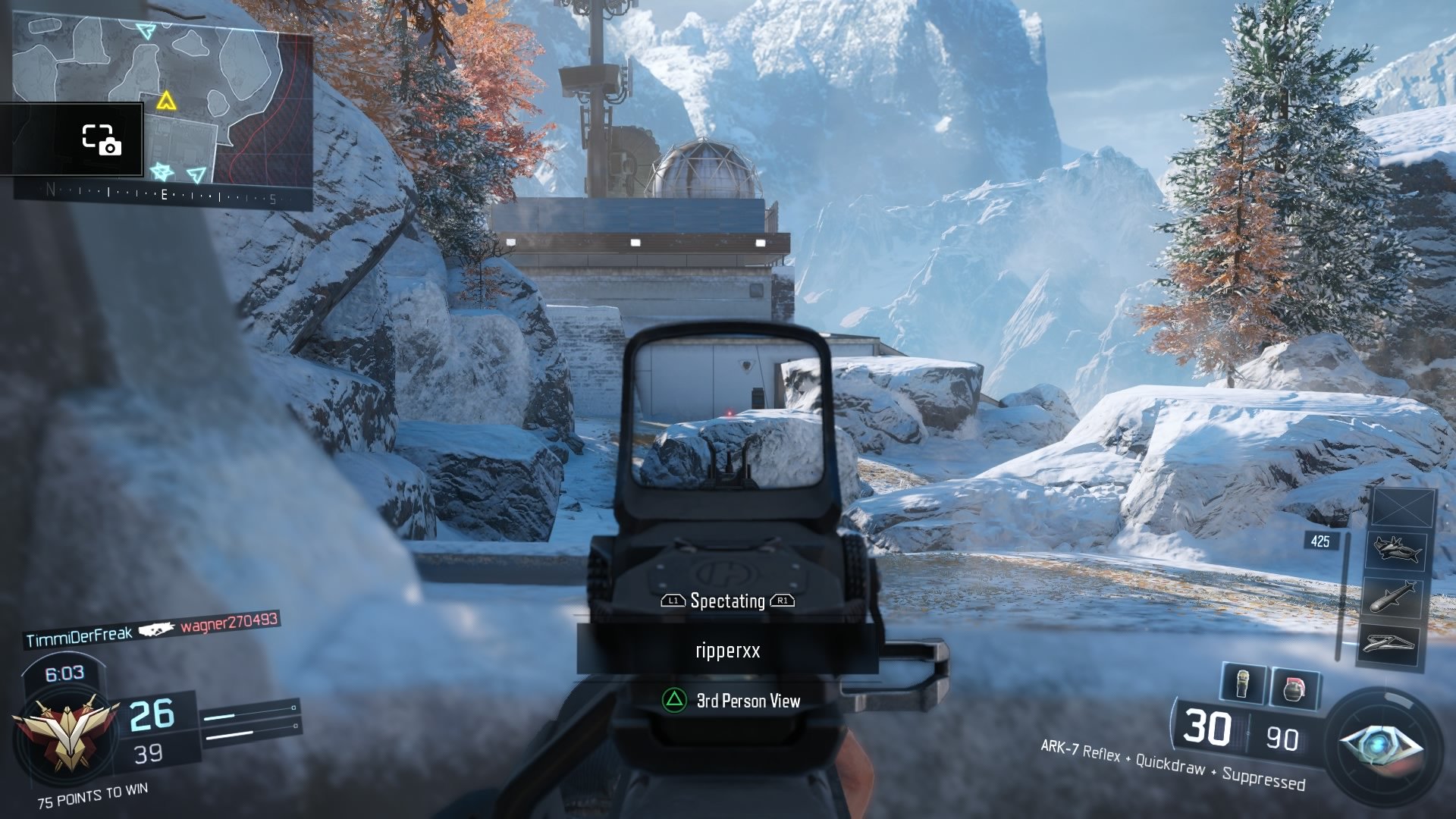Select the jet scorestreak icon

tap(1396, 549)
